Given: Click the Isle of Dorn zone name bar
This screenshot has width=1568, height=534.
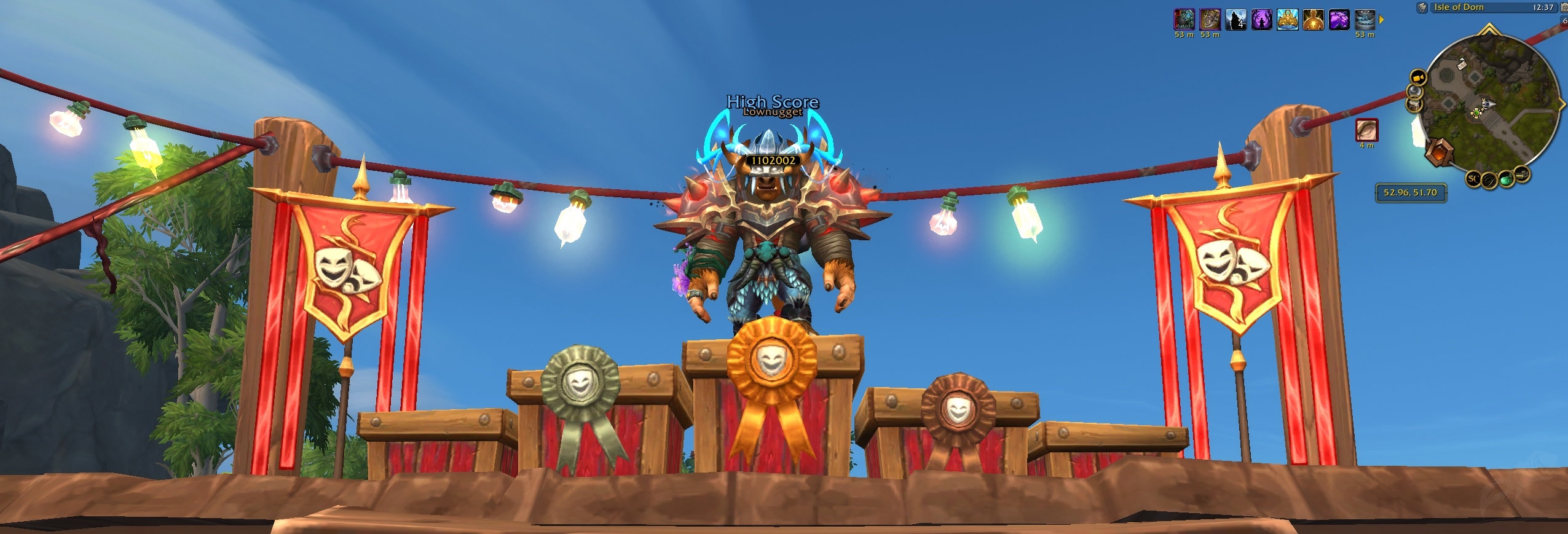Looking at the screenshot, I should click(1469, 7).
